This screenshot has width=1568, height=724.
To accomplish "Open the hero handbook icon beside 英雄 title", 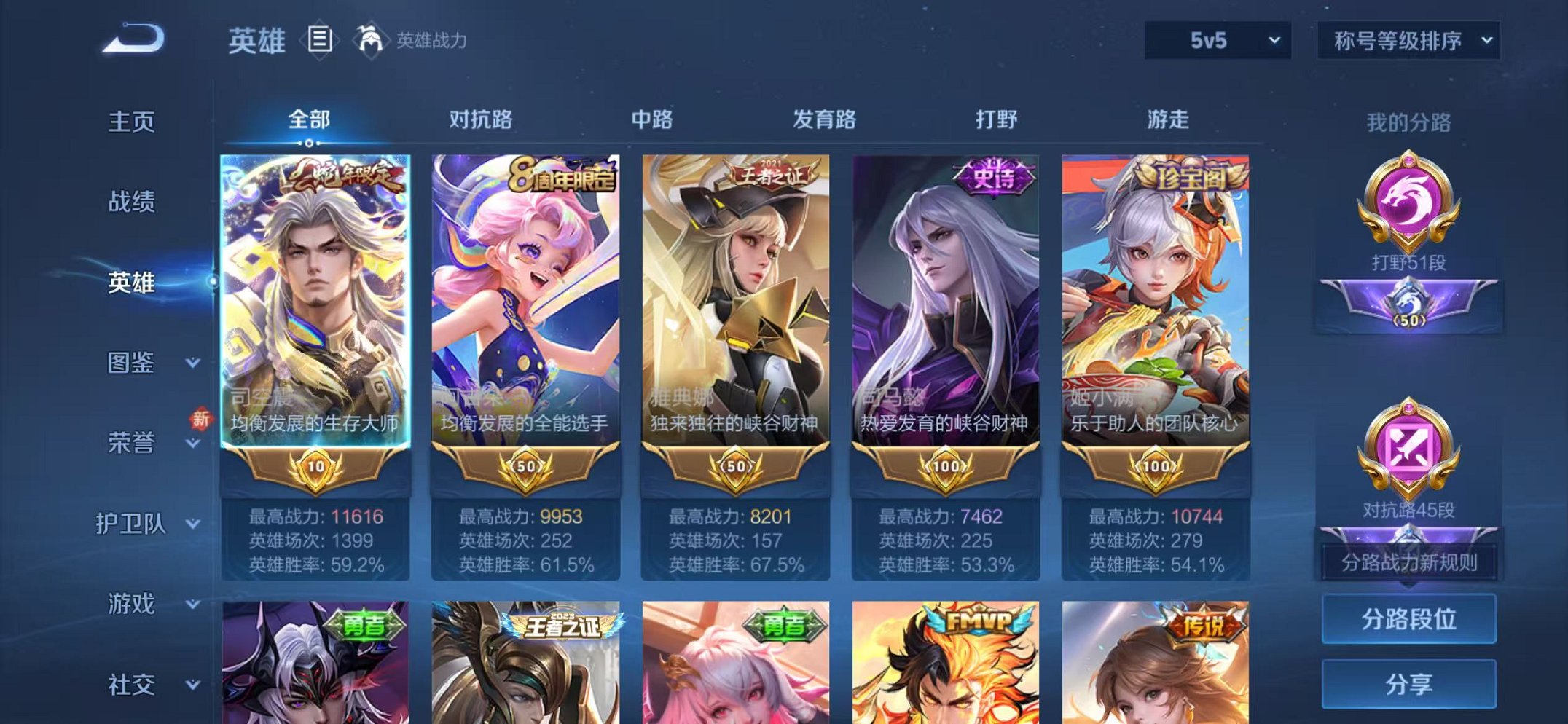I will point(318,38).
